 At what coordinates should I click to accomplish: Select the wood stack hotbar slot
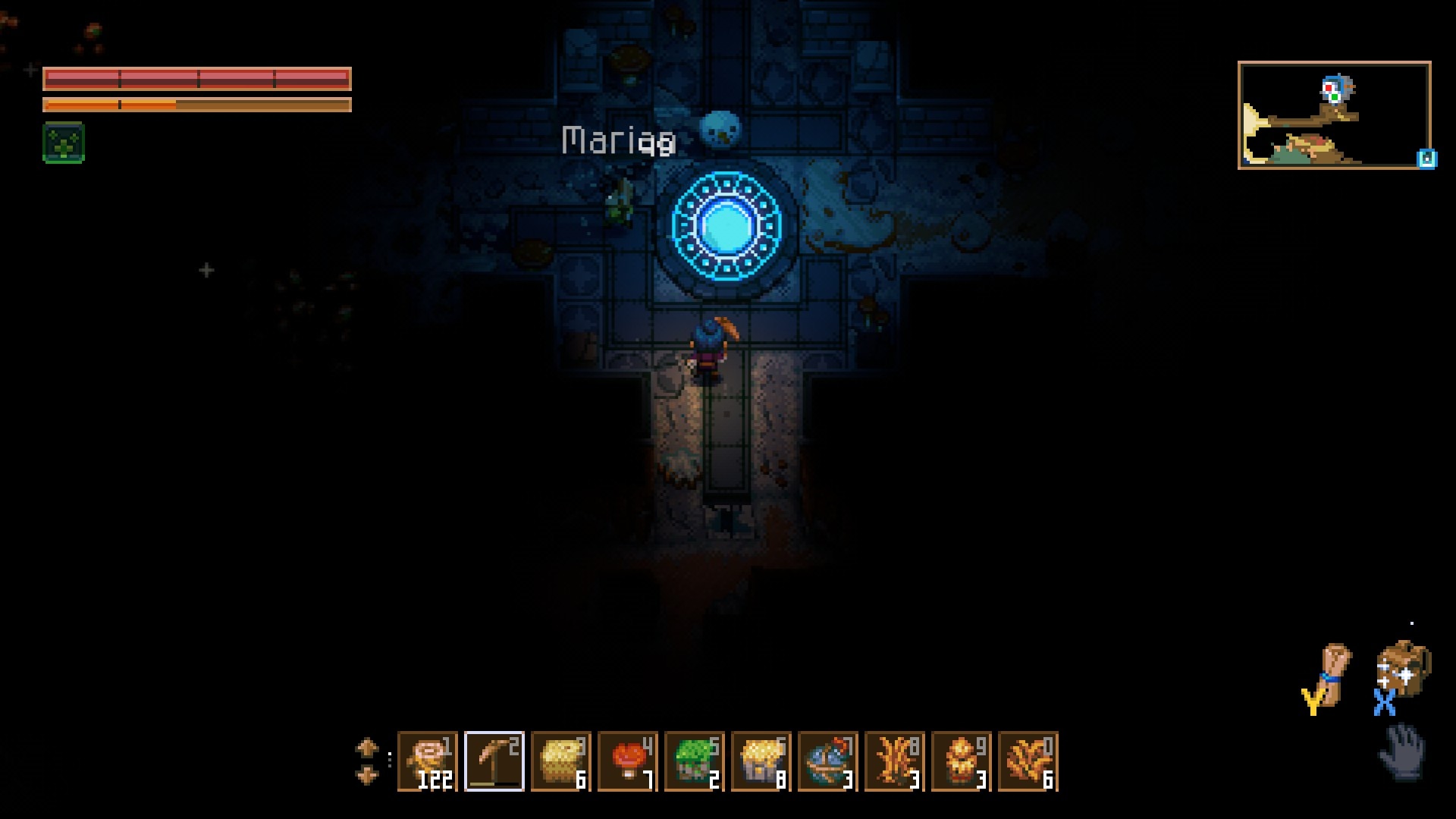click(x=427, y=761)
